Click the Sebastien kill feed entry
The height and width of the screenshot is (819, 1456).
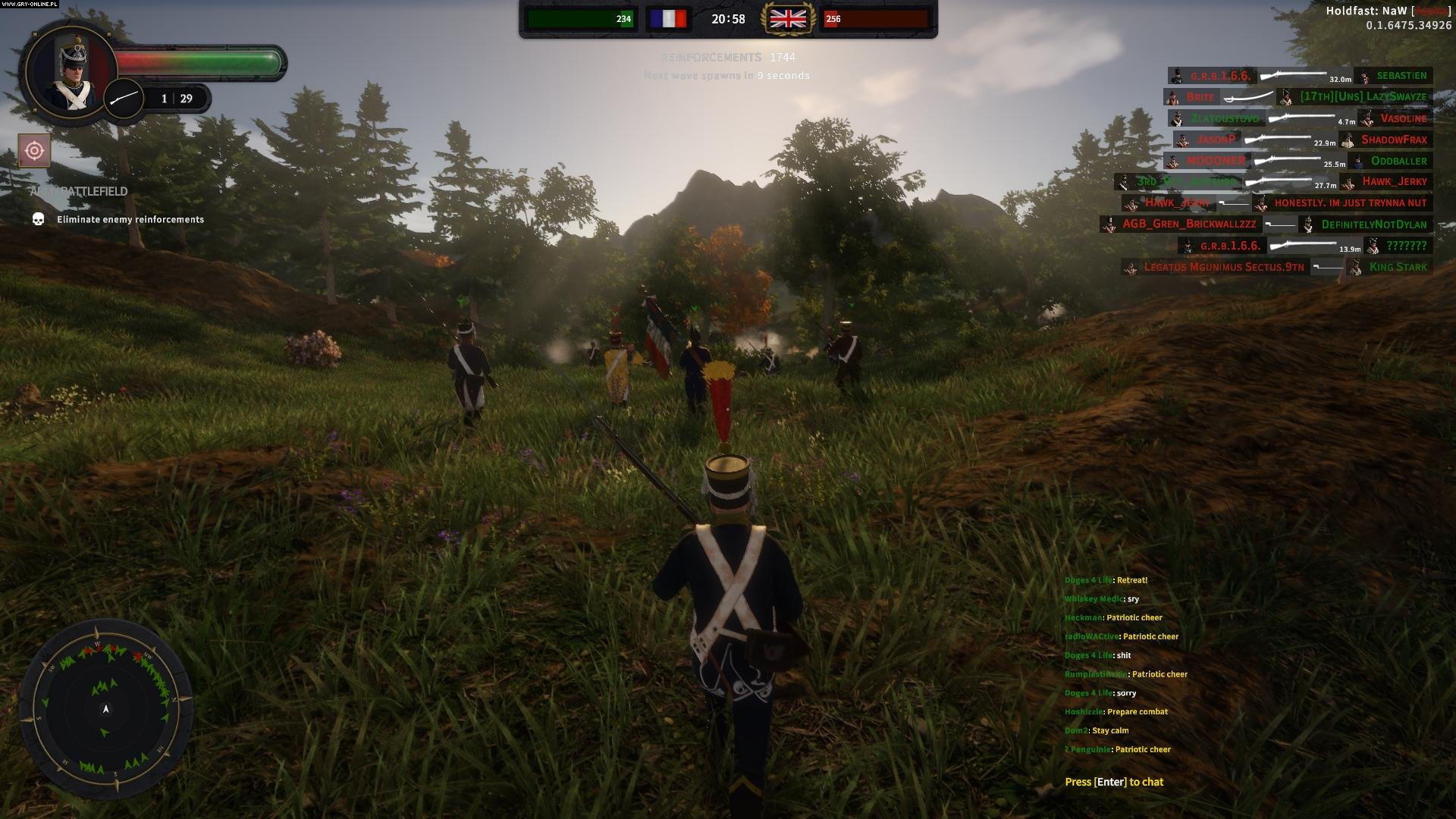coord(1401,76)
